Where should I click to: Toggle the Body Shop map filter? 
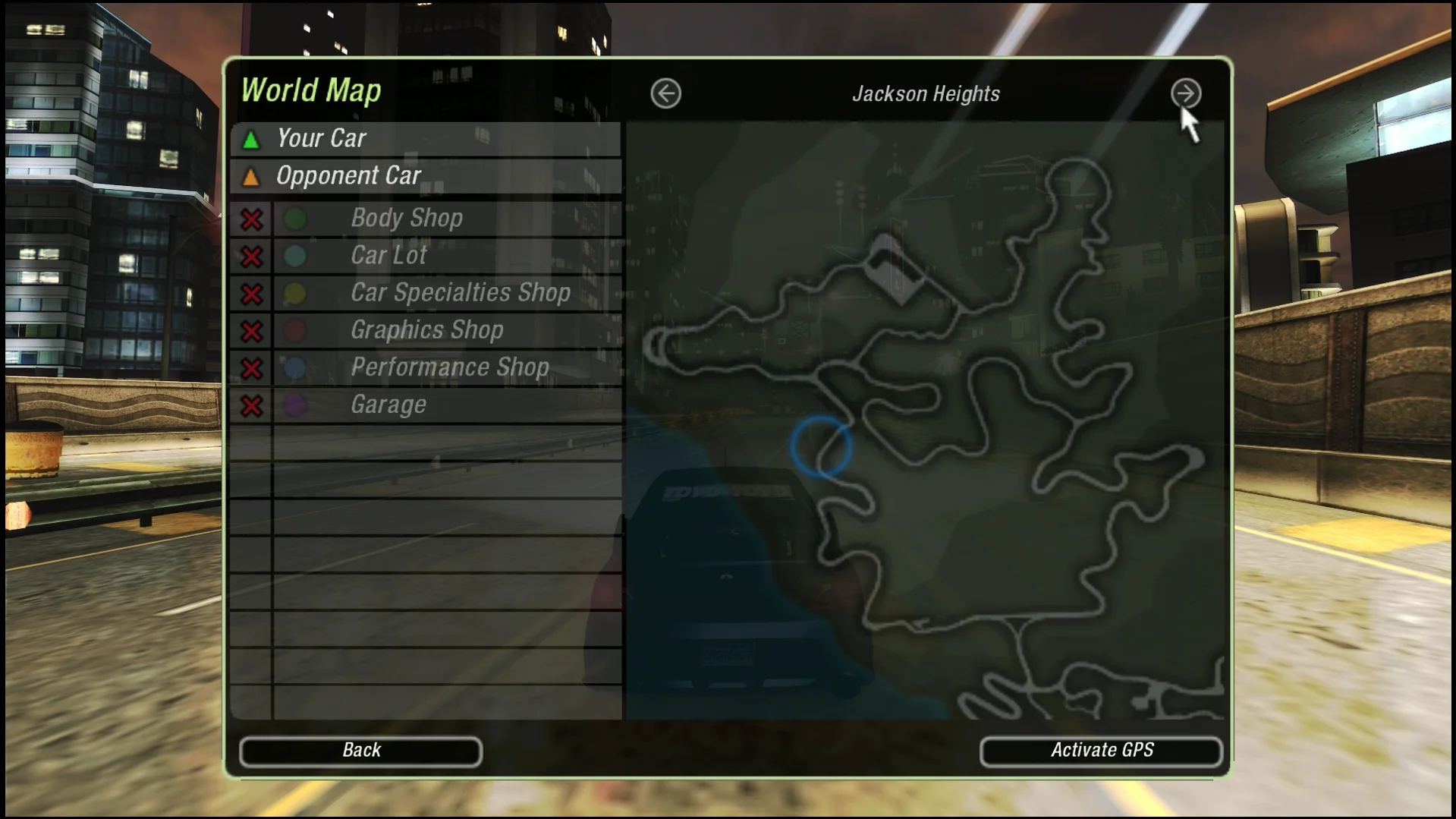252,219
